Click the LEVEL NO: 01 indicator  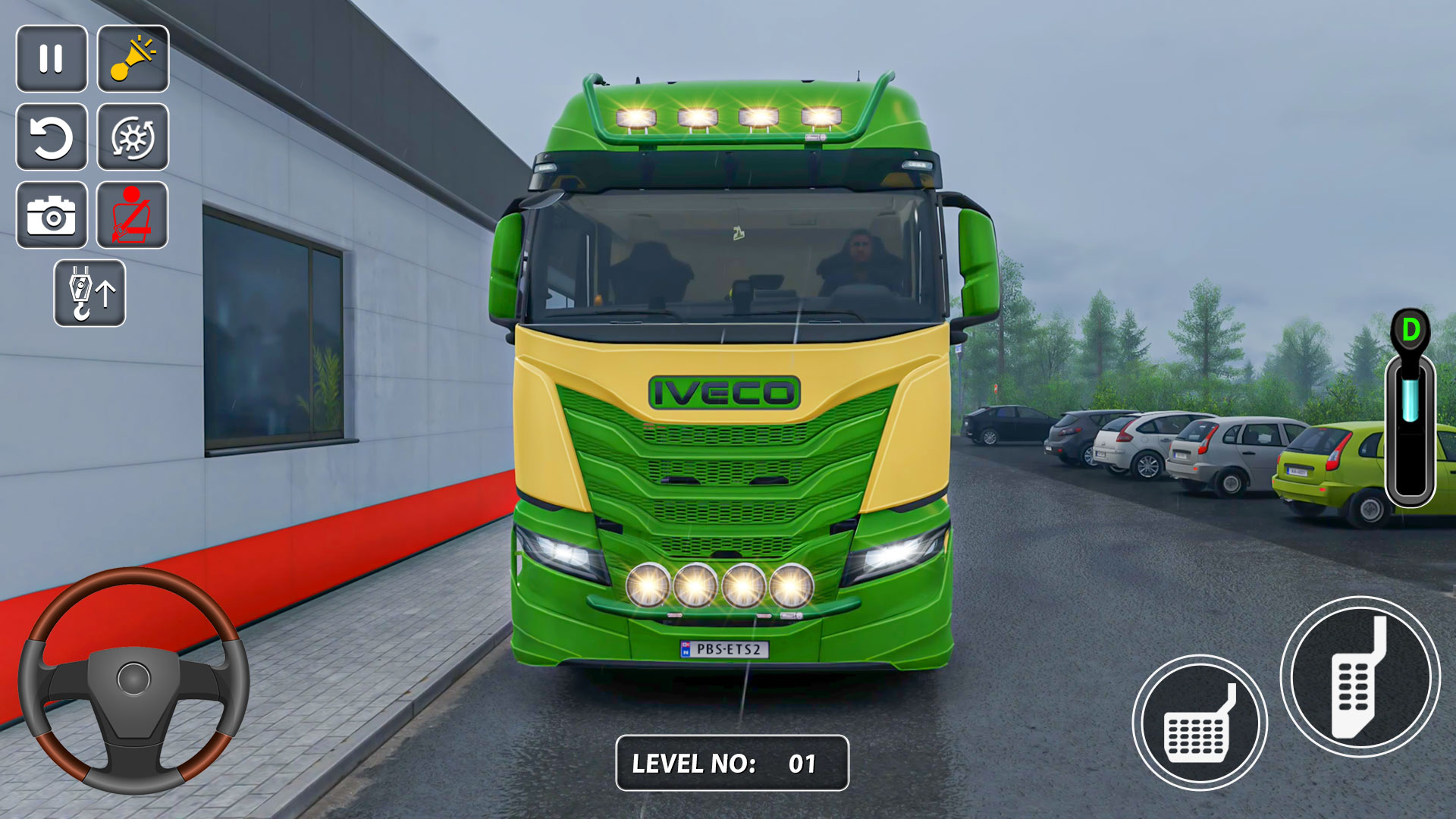(730, 763)
